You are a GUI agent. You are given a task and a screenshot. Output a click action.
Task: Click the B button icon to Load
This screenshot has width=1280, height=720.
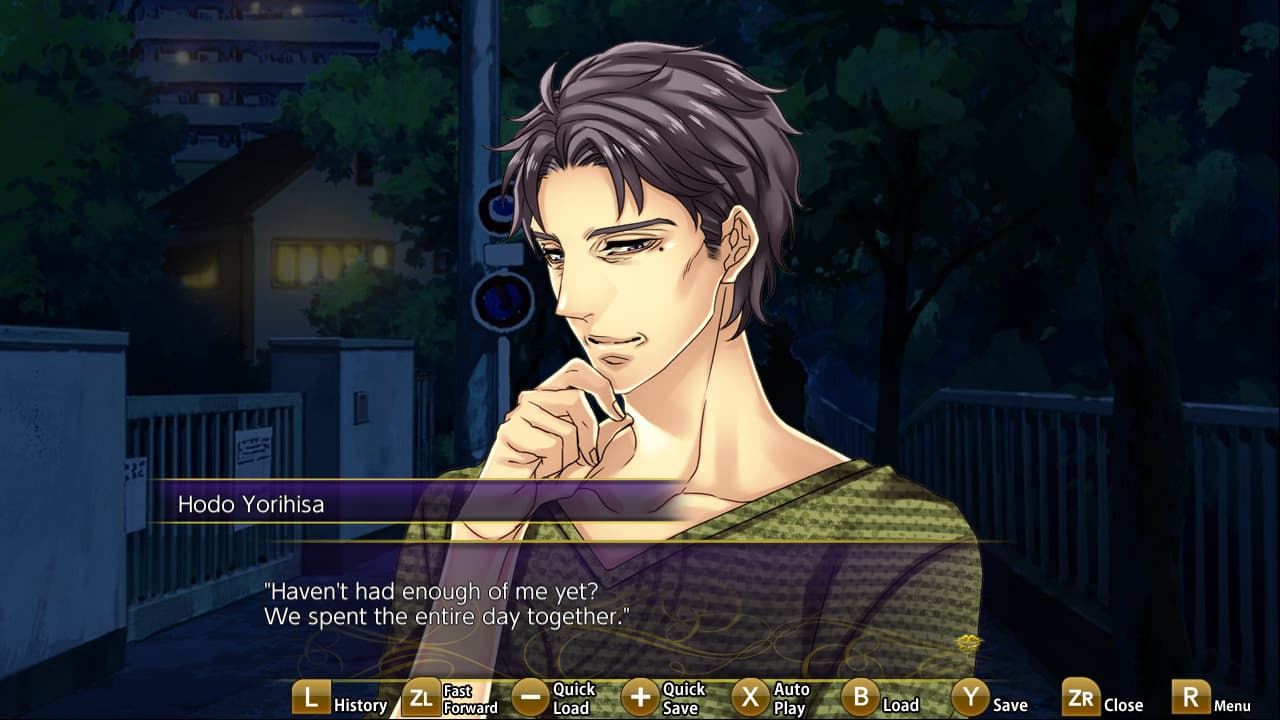pyautogui.click(x=862, y=697)
